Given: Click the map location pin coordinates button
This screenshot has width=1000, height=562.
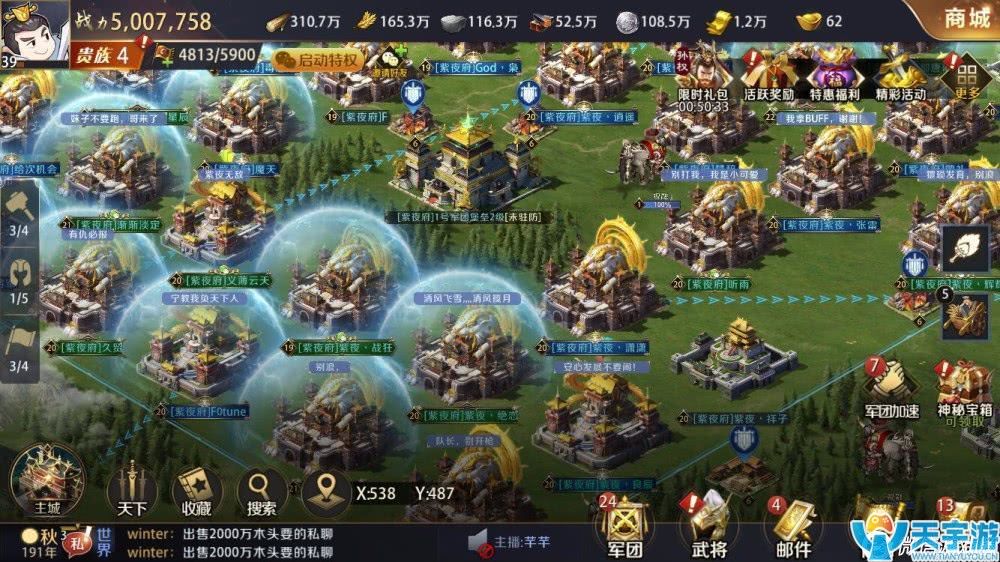Looking at the screenshot, I should coord(325,490).
